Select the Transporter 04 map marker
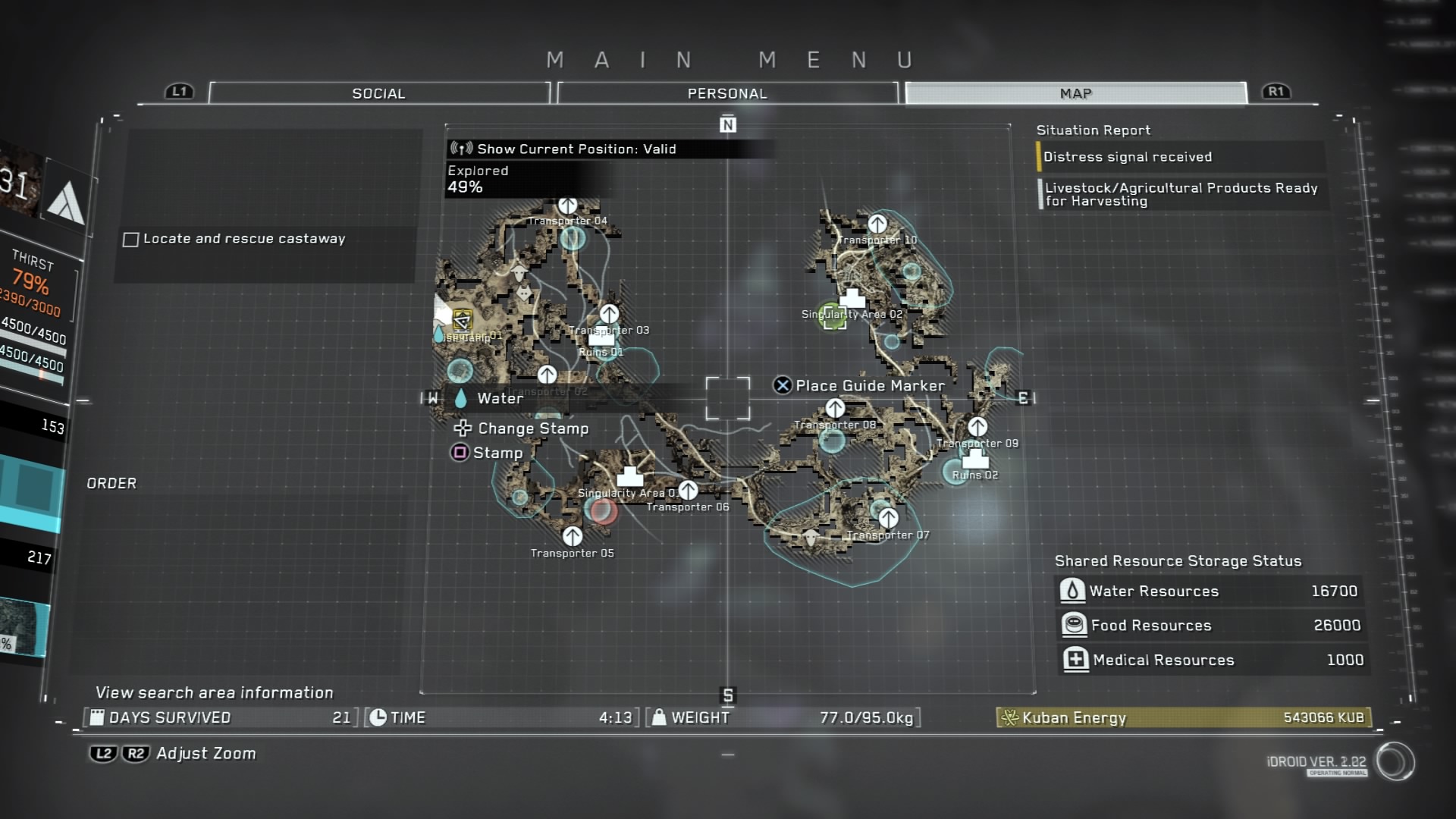Screen dimensions: 1456x819 pos(567,206)
